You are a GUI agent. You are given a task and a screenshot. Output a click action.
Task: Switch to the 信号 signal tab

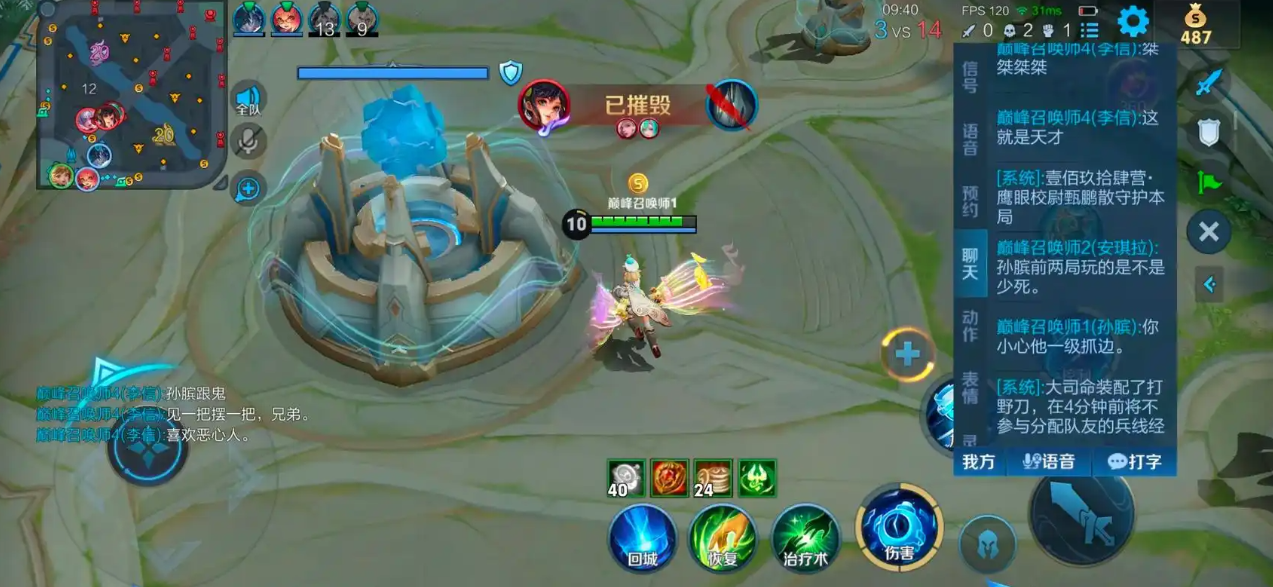[969, 77]
